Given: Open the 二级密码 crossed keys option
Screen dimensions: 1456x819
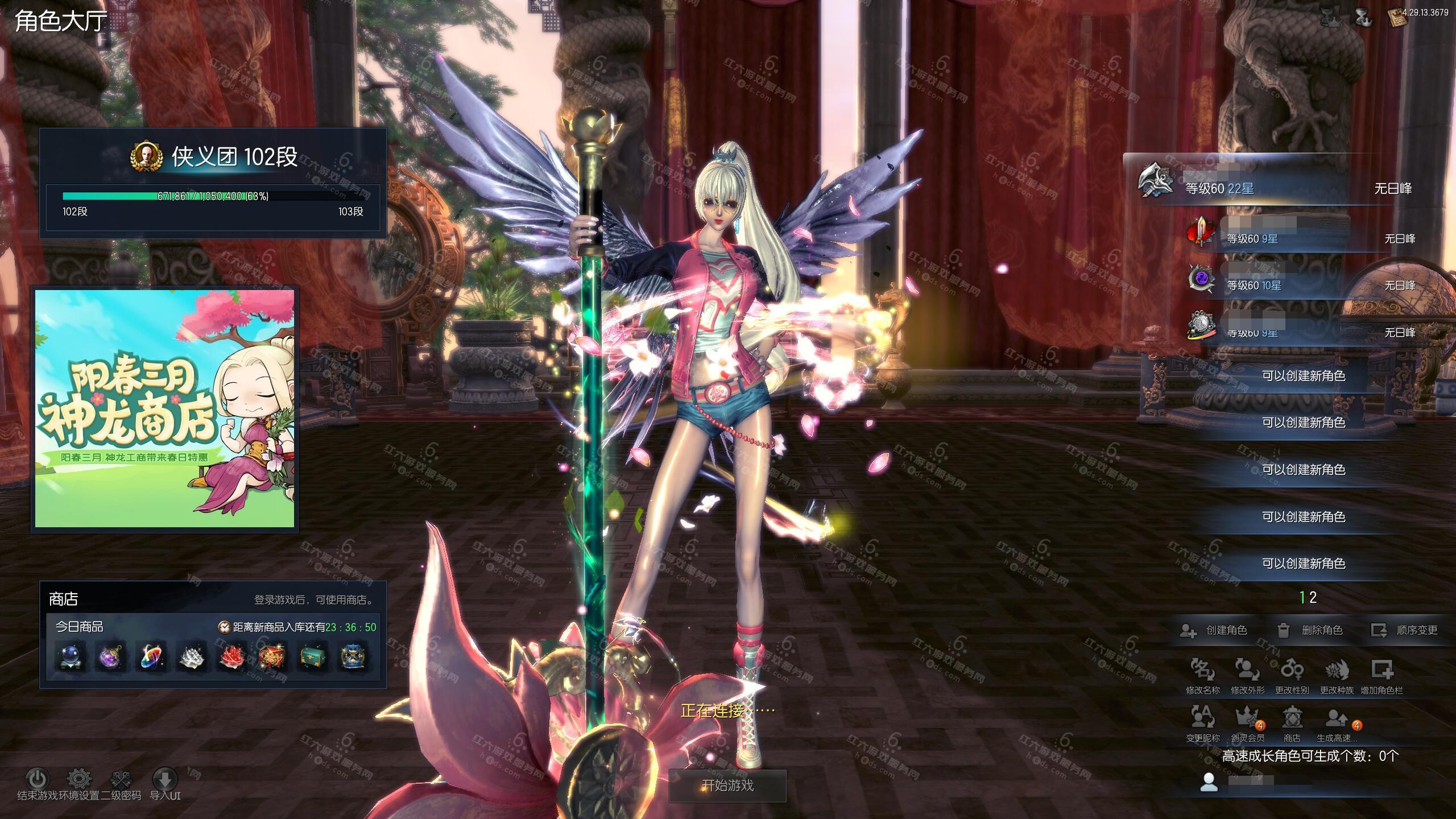Looking at the screenshot, I should tap(121, 779).
